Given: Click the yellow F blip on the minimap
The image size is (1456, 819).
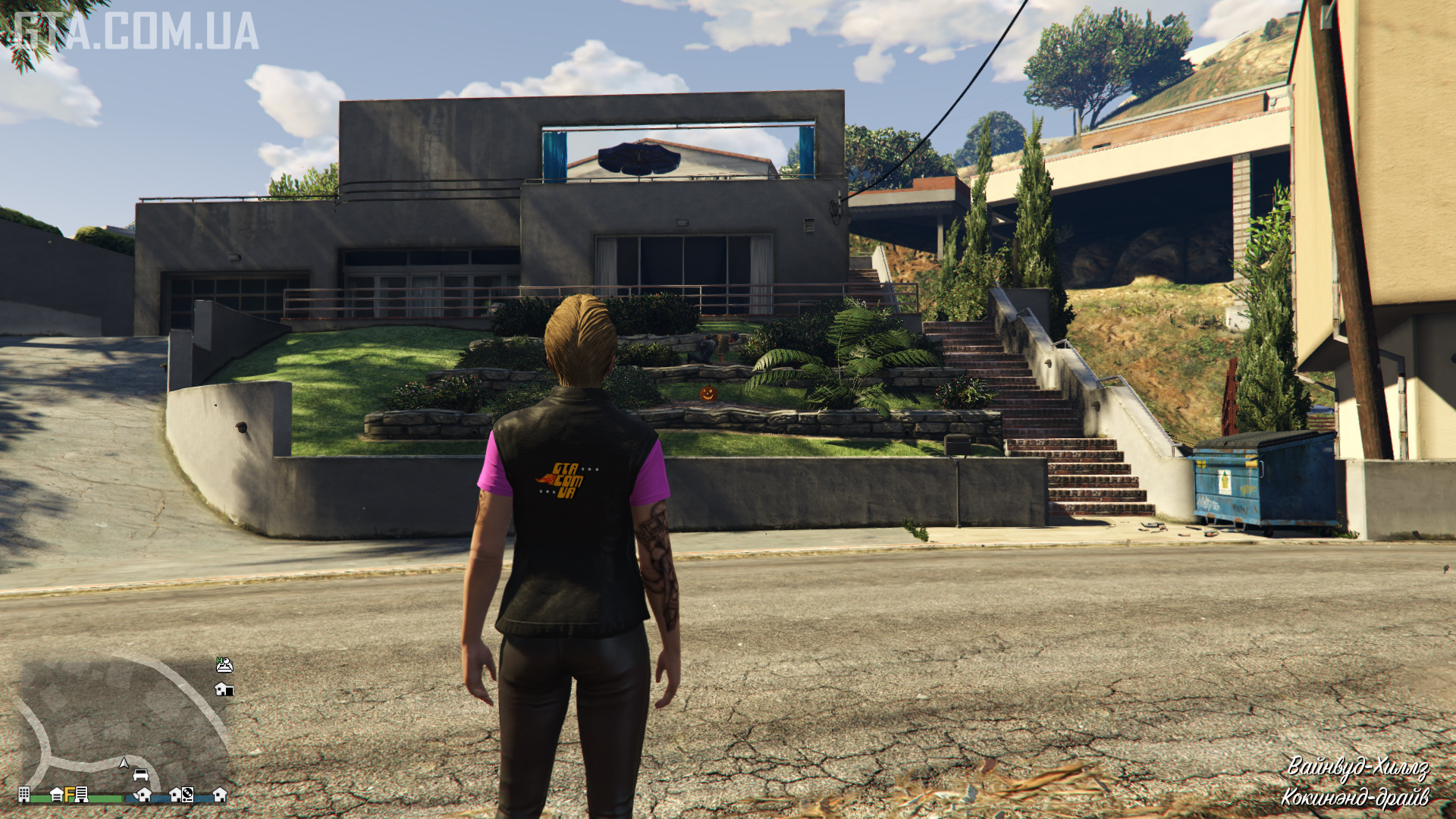Looking at the screenshot, I should [x=70, y=794].
